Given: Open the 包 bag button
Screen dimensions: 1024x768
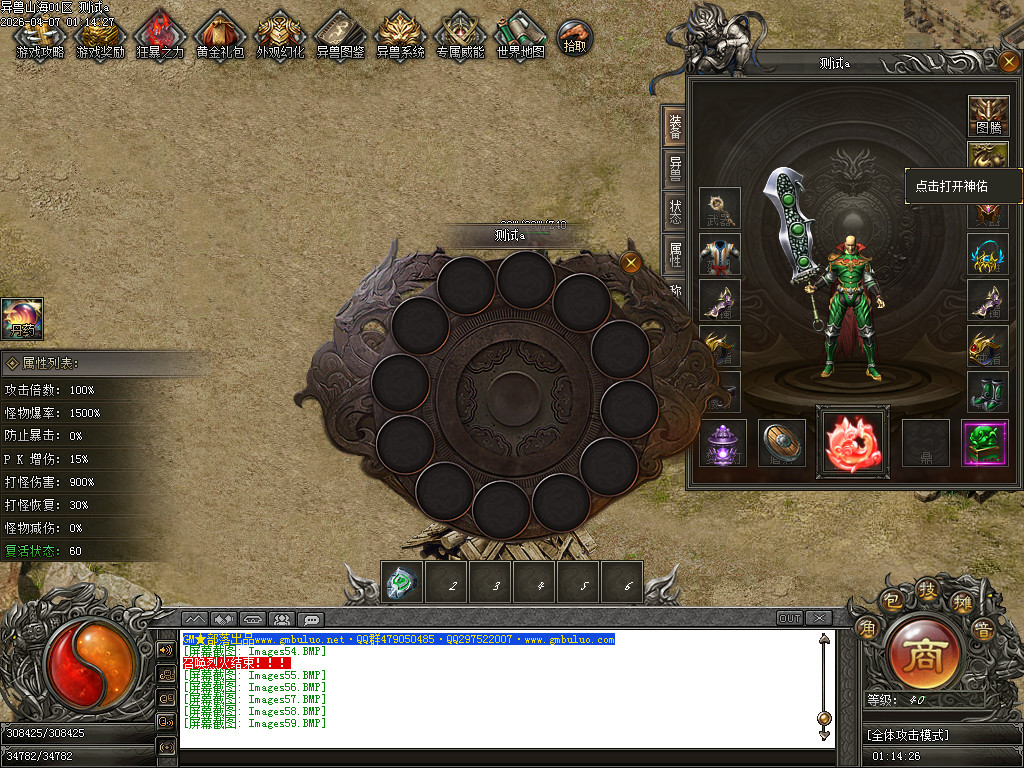Looking at the screenshot, I should click(x=889, y=601).
